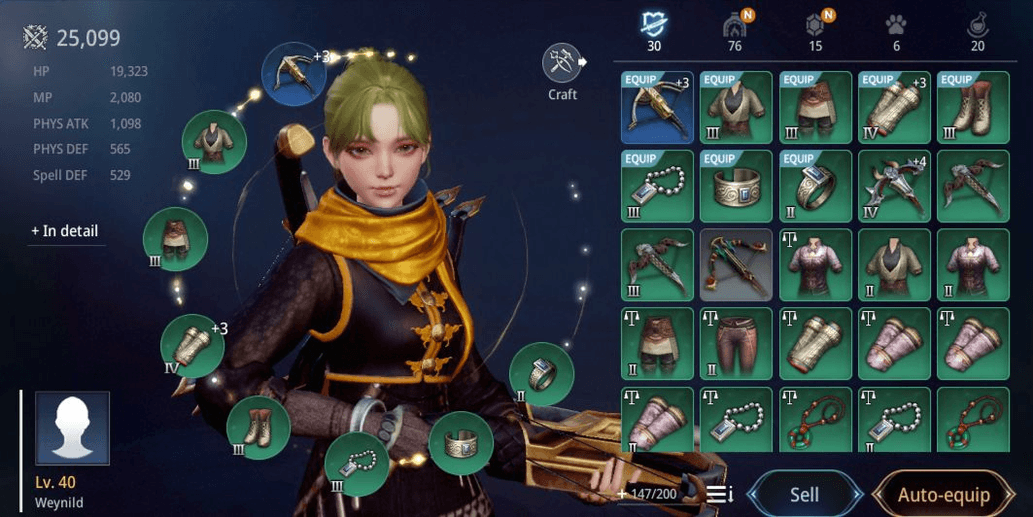Tap the equipped weapon slot beside the character

pyautogui.click(x=294, y=74)
